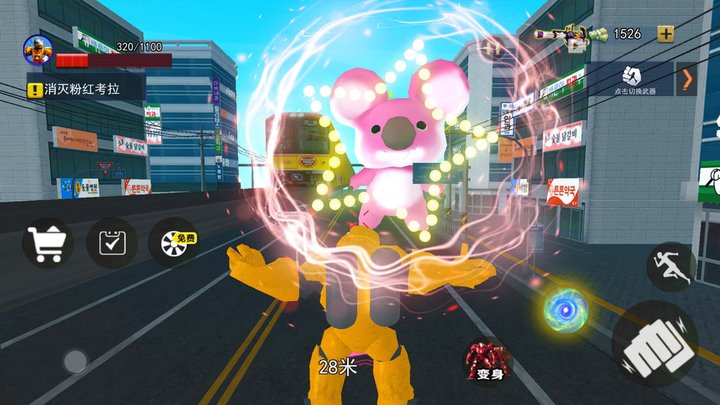Open the shopping cart store
The image size is (720, 405).
point(47,242)
